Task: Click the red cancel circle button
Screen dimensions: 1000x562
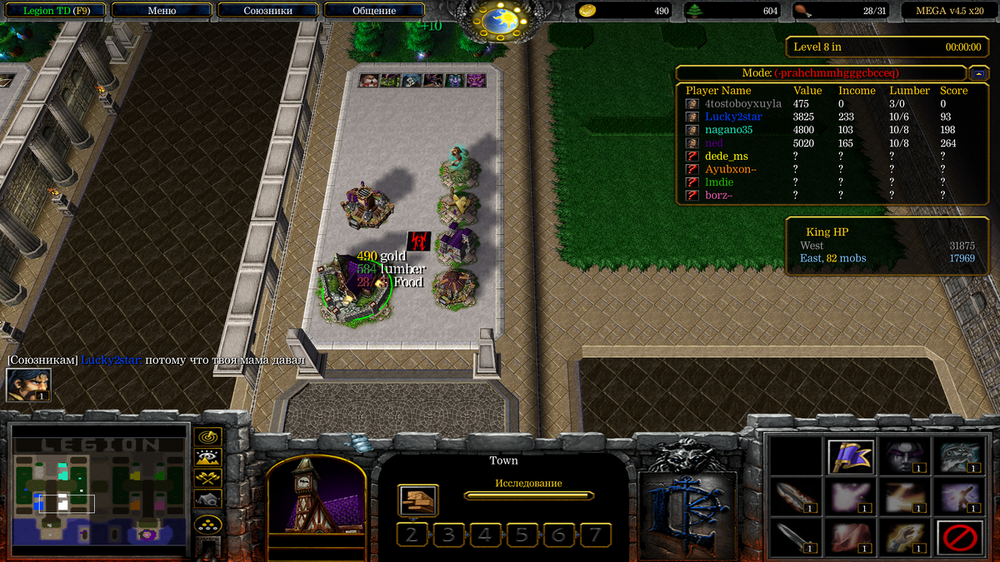Action: (x=959, y=538)
